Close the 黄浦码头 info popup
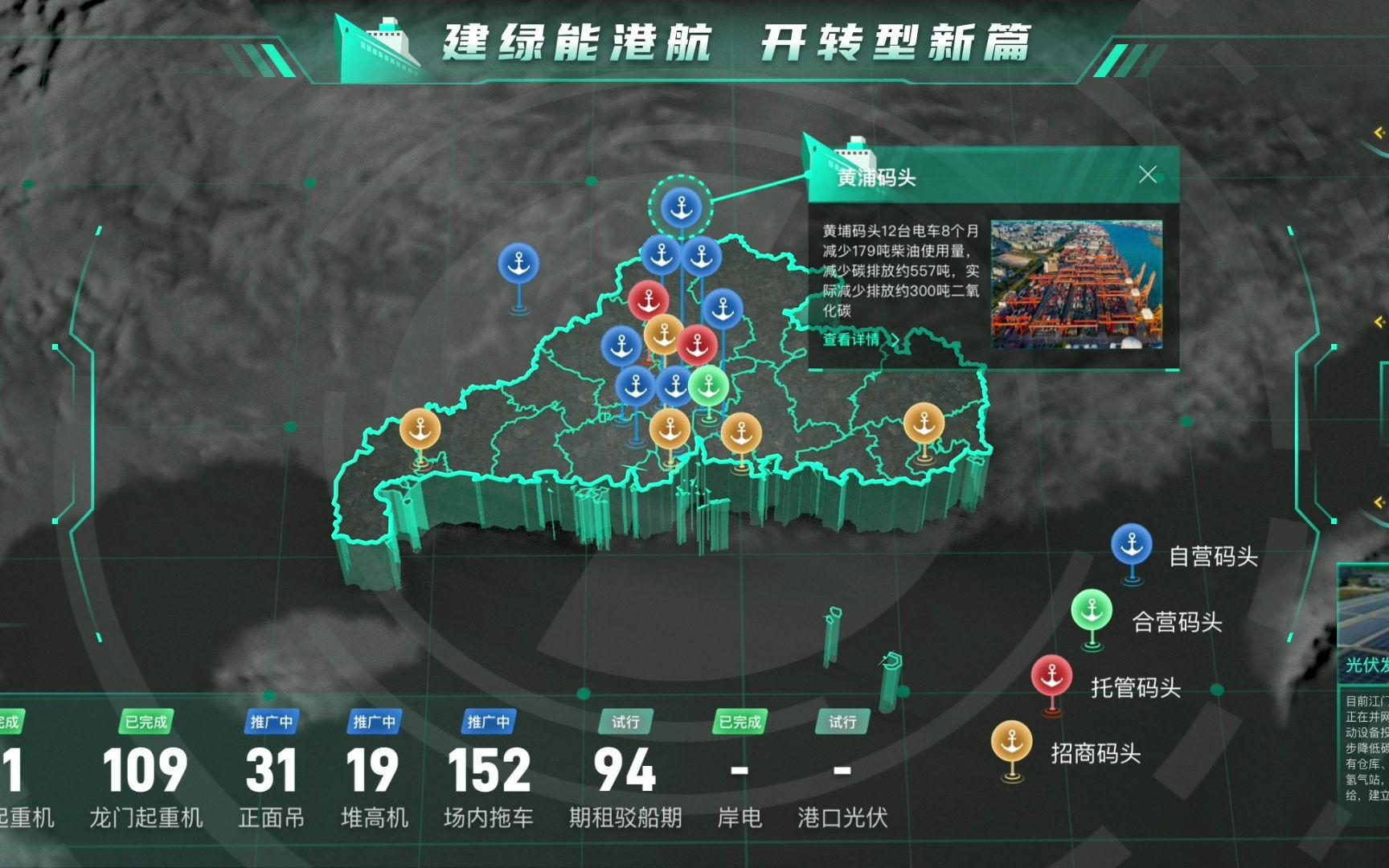The width and height of the screenshot is (1389, 868). (x=1149, y=174)
